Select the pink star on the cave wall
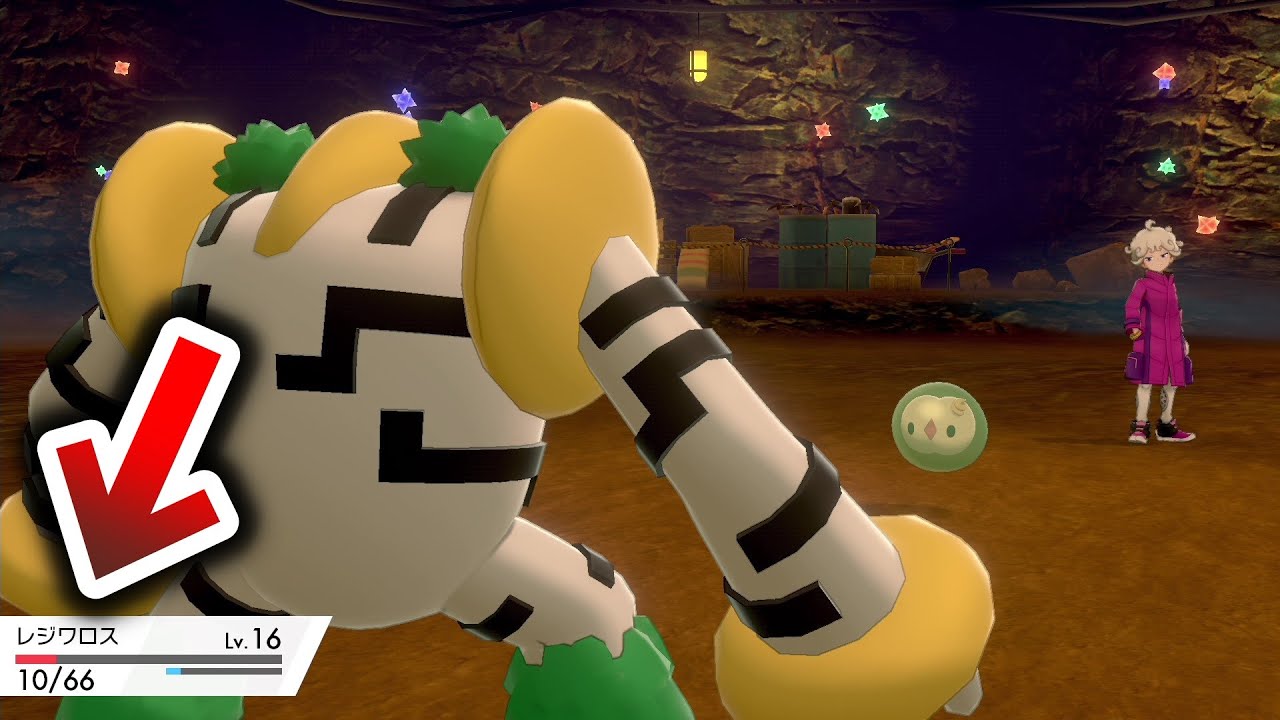The height and width of the screenshot is (720, 1280). click(x=822, y=128)
